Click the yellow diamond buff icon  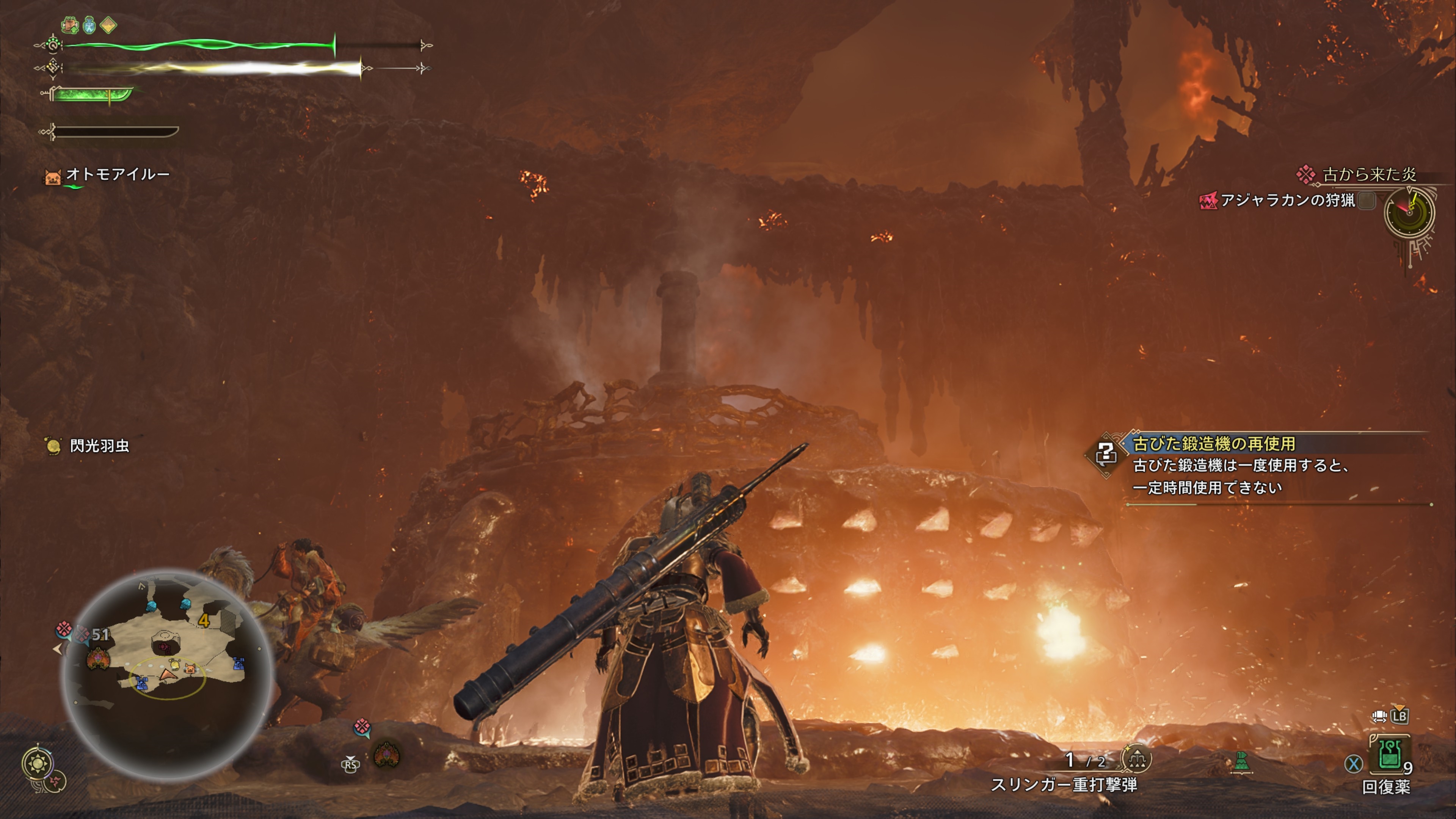108,25
